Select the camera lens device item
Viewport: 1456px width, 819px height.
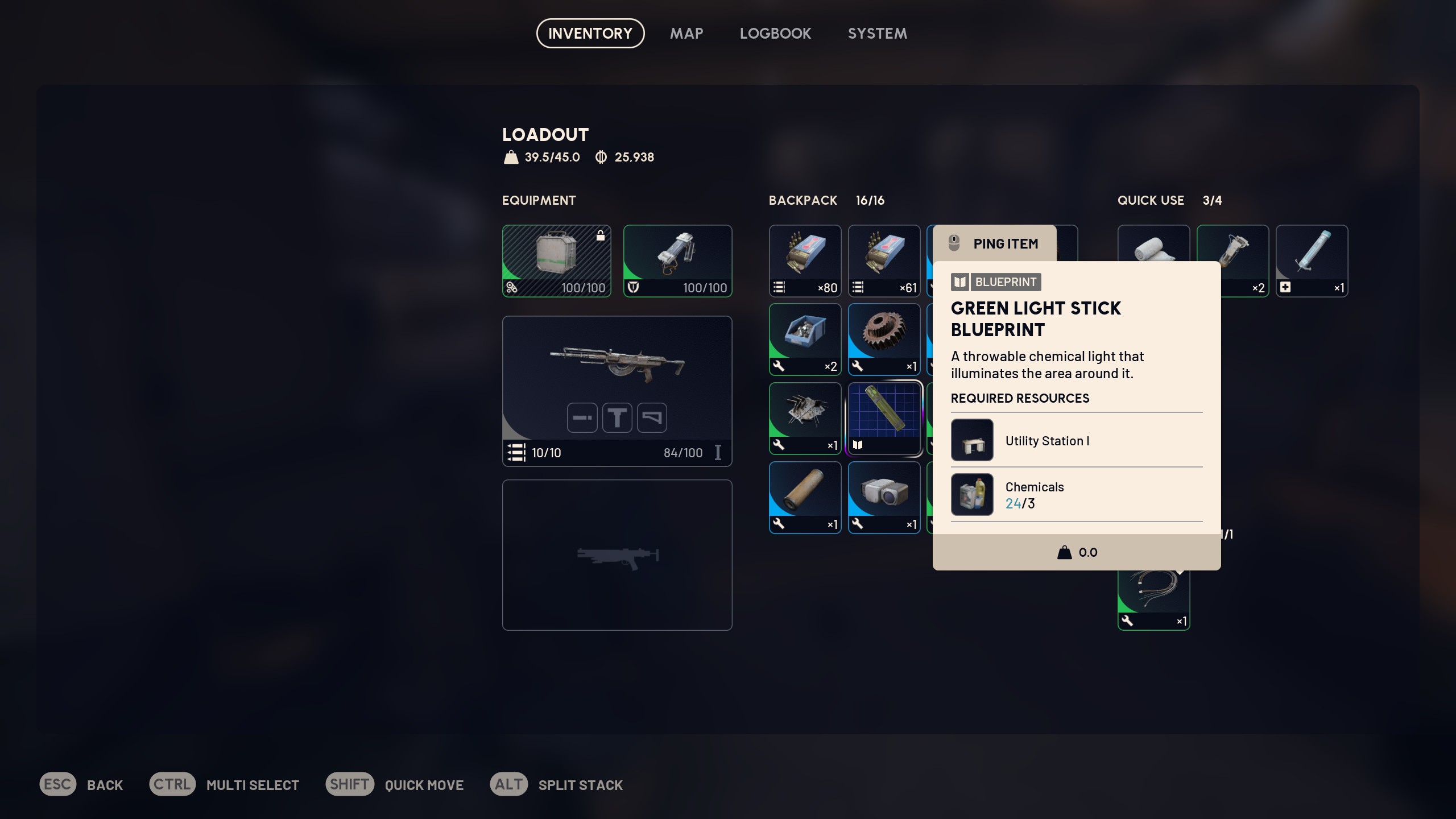pos(884,497)
